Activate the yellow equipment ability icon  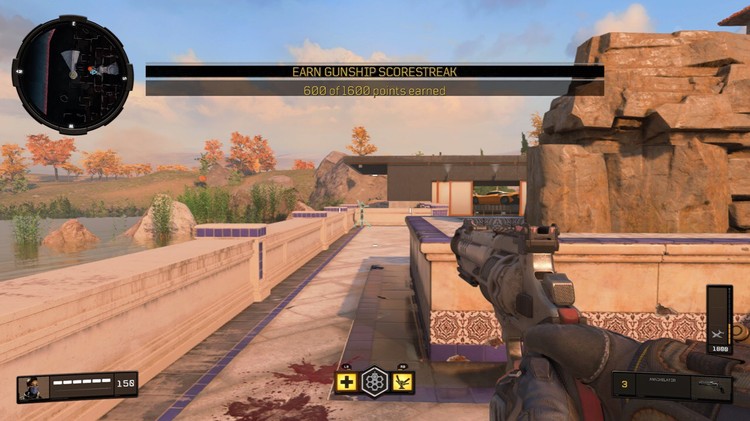[x=402, y=382]
